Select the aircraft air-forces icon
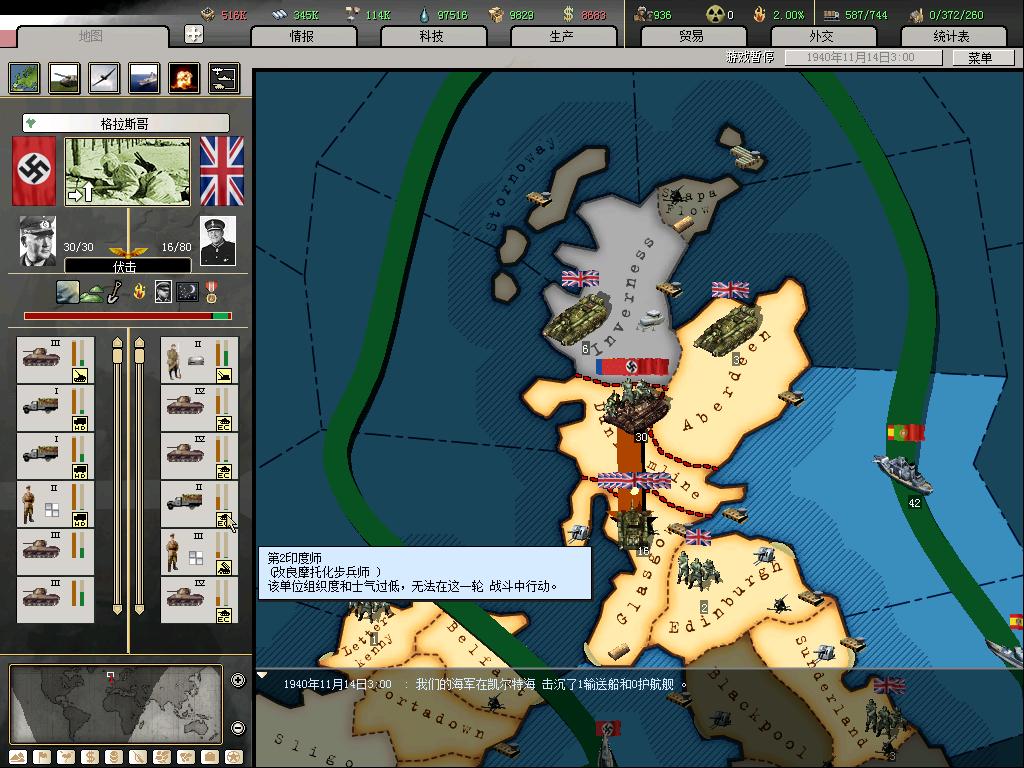 (x=104, y=78)
